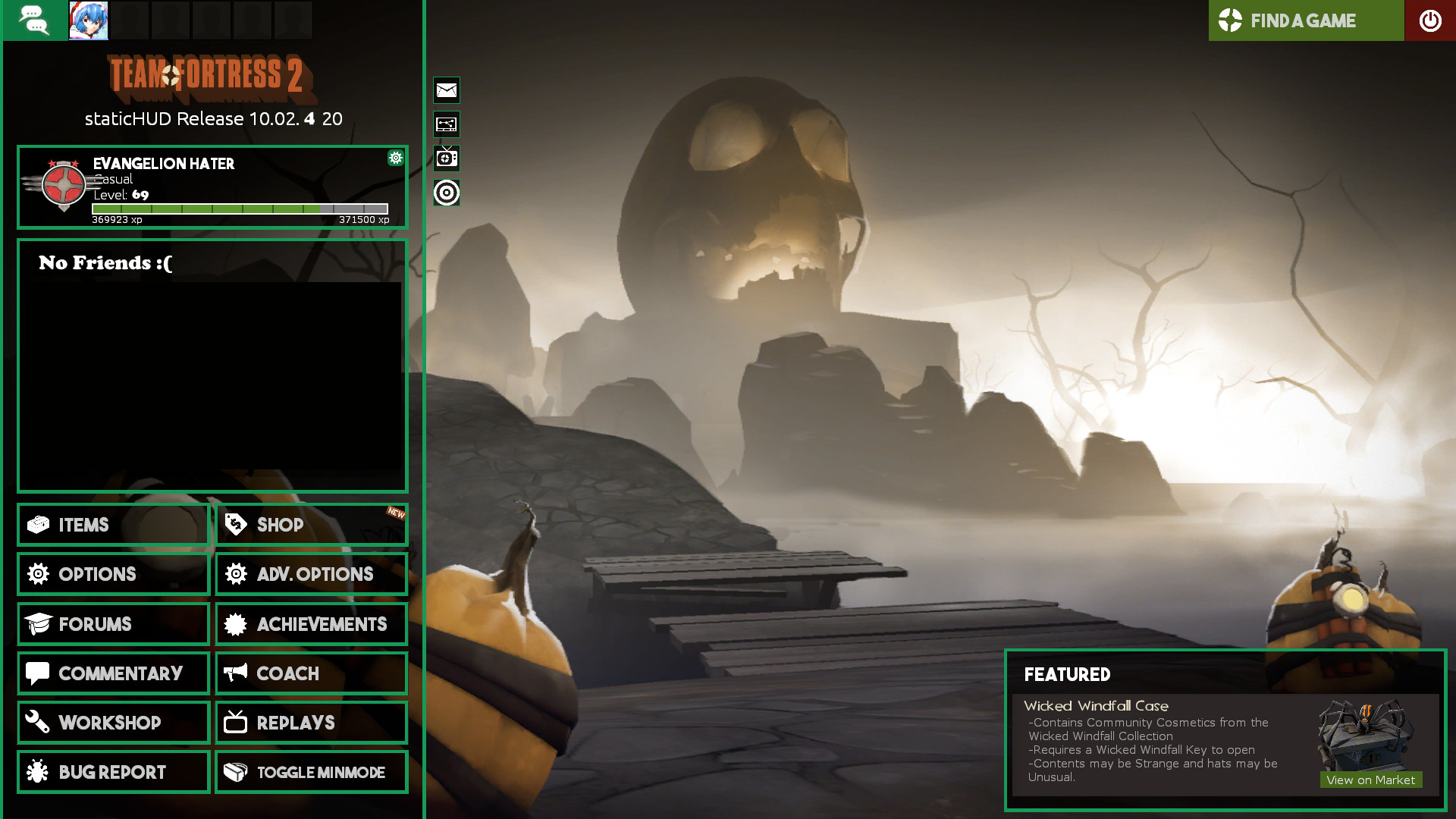Viewport: 1456px width, 819px height.
Task: View Wicked Windfall Case on Market
Action: click(x=1370, y=780)
